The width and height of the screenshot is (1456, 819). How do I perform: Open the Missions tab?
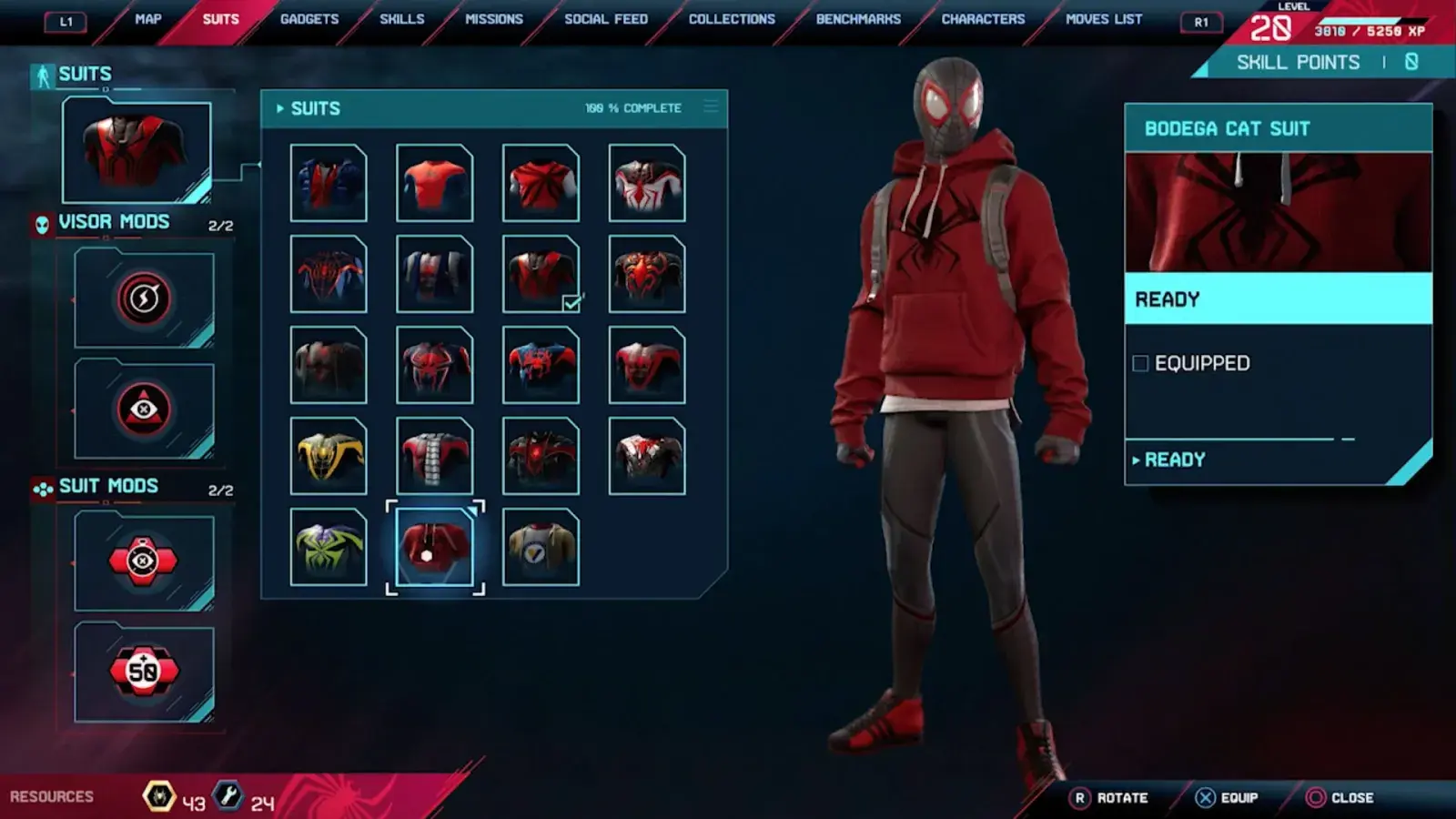493,19
